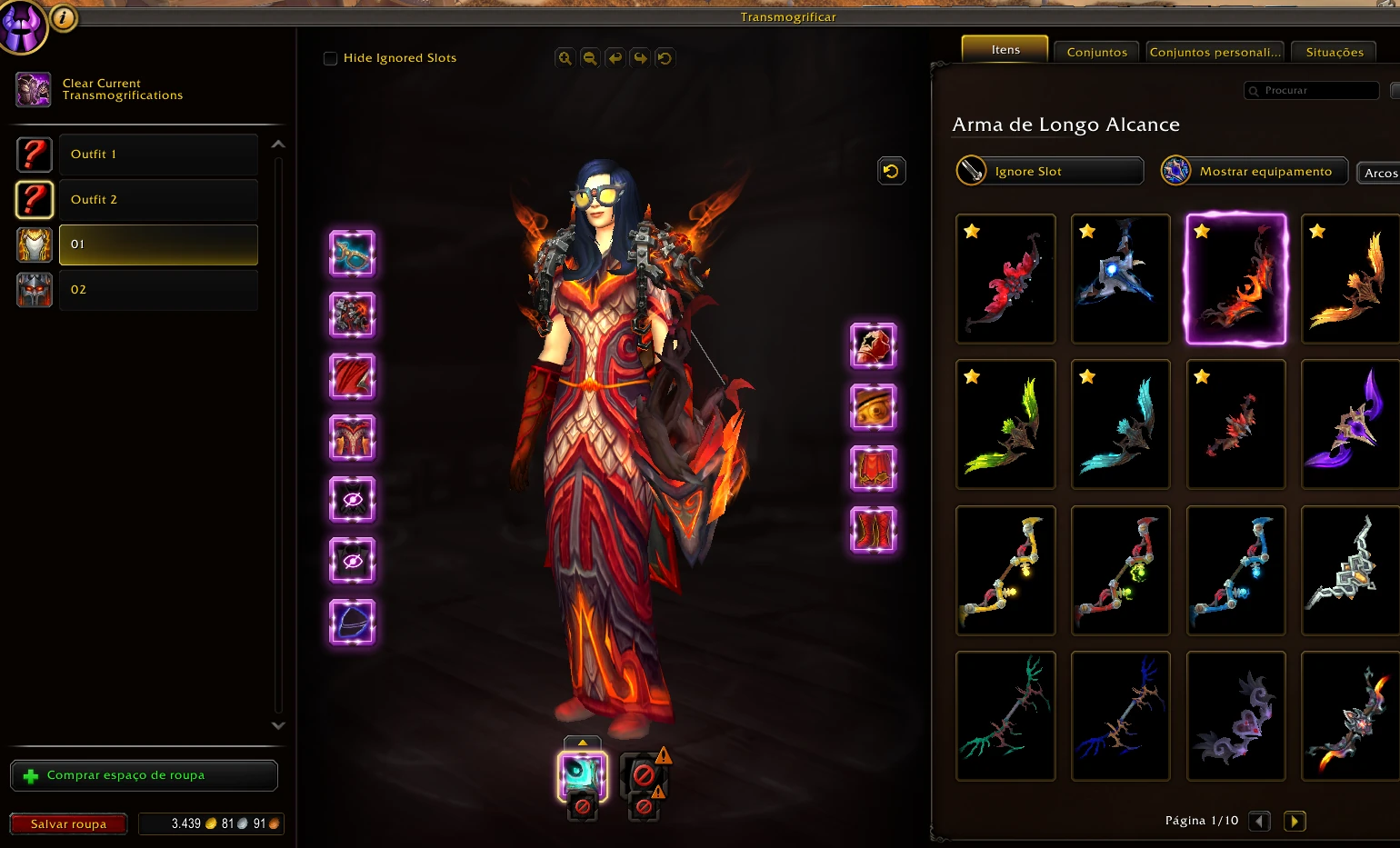Select the green bow appearance
The height and width of the screenshot is (848, 1400).
pyautogui.click(x=1005, y=424)
